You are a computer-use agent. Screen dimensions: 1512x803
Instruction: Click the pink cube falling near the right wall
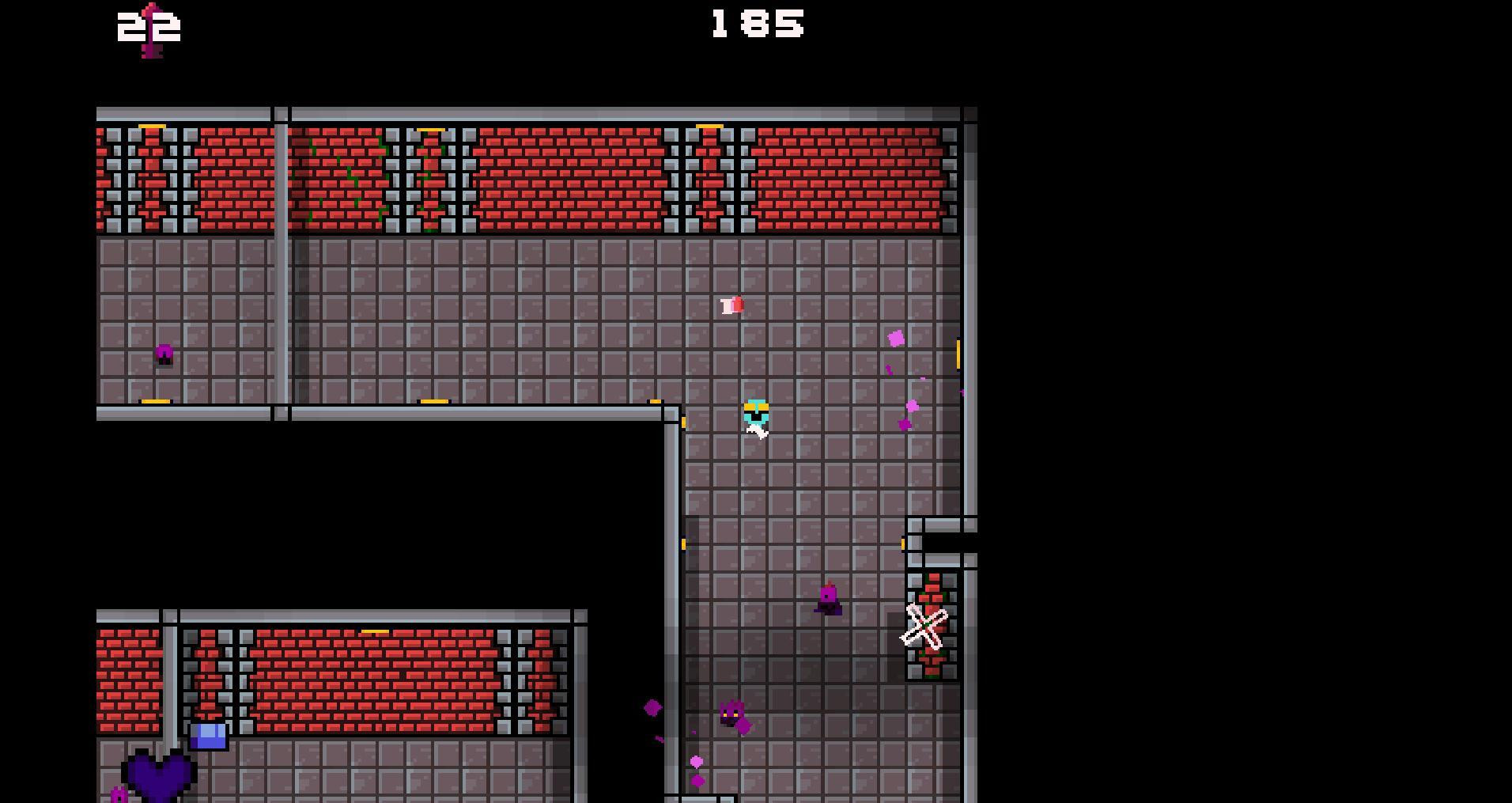[x=896, y=337]
